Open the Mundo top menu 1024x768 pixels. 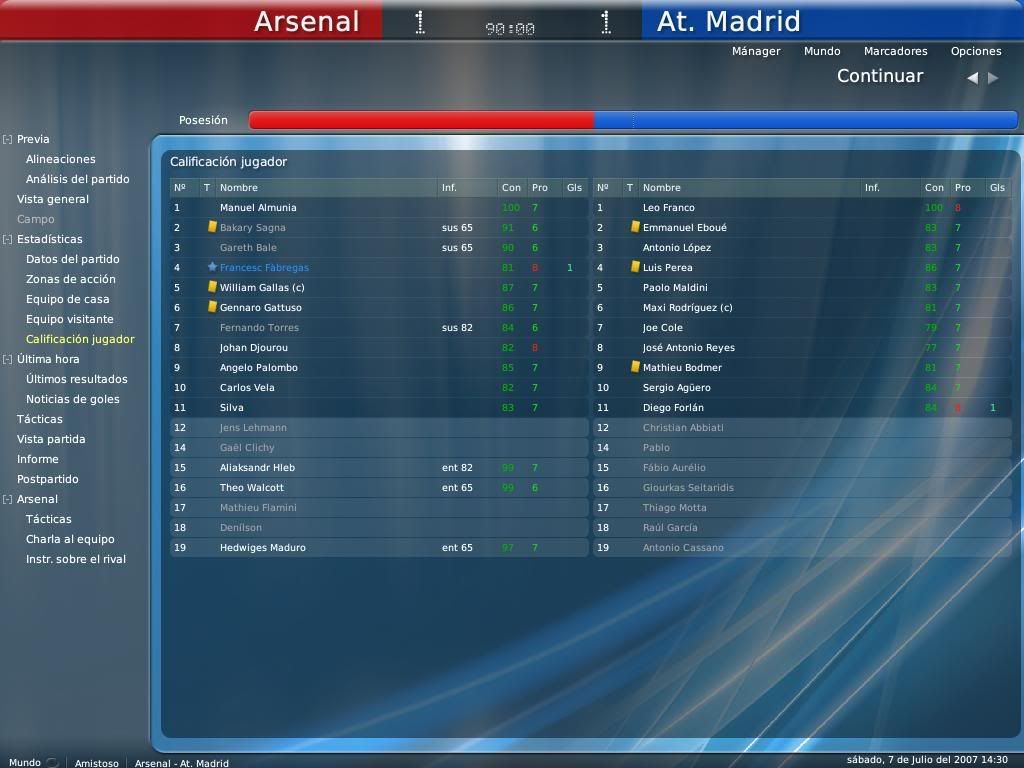coord(821,51)
